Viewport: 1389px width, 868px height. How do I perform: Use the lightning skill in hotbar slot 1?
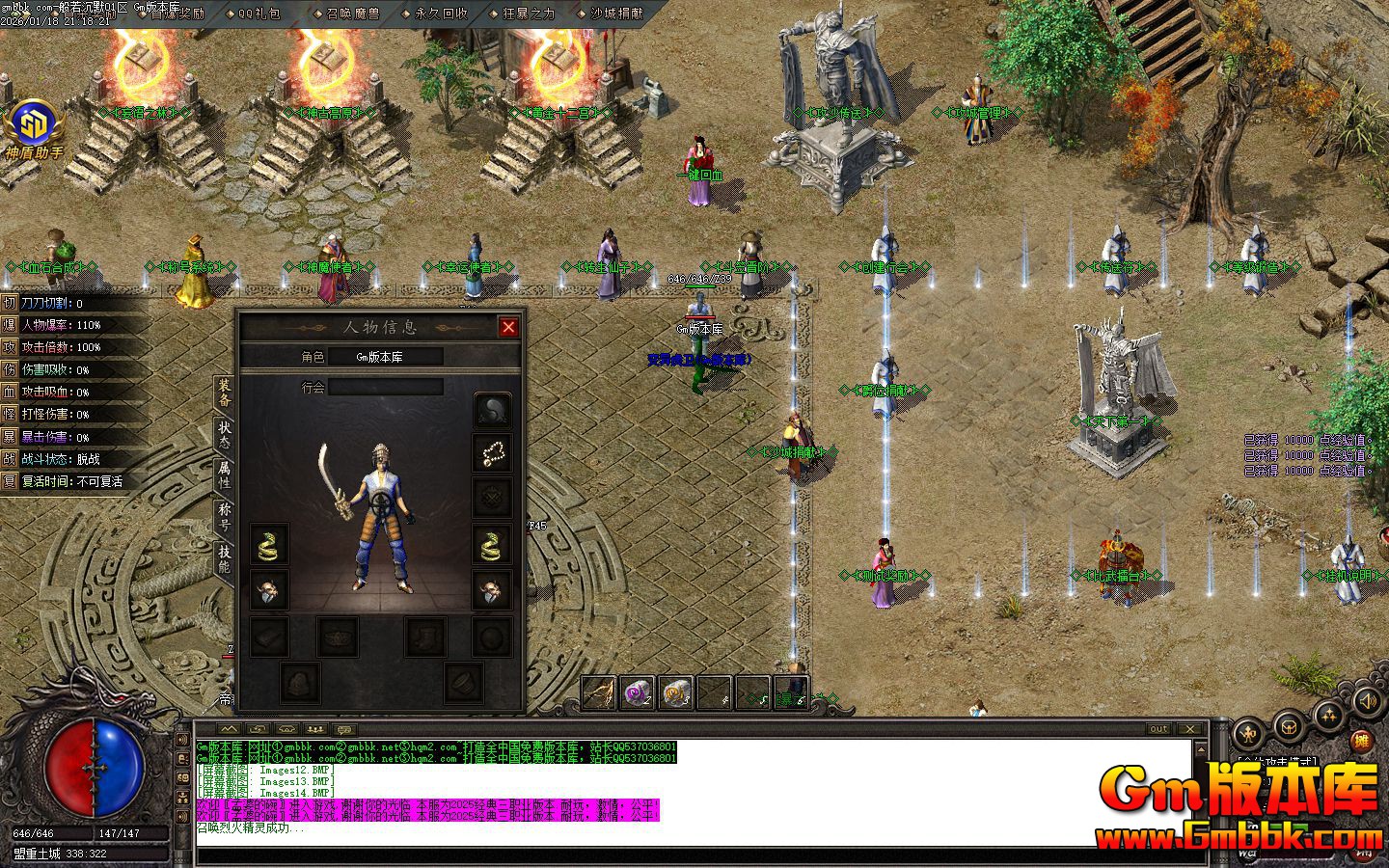598,692
